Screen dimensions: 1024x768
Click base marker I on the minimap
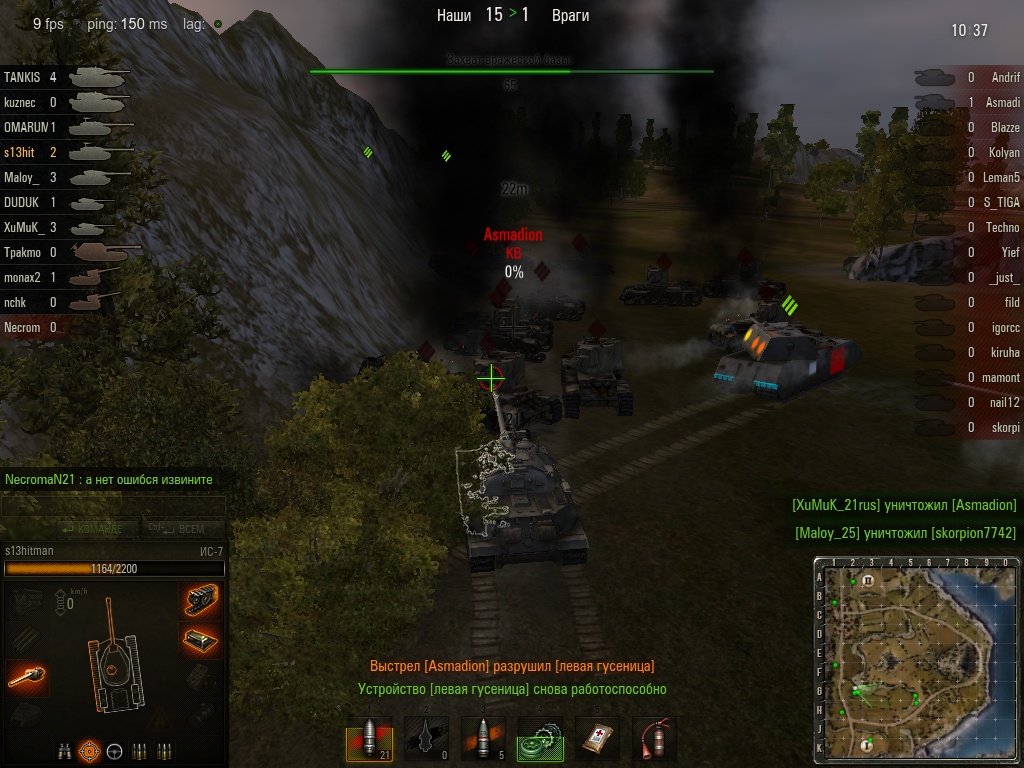click(866, 745)
